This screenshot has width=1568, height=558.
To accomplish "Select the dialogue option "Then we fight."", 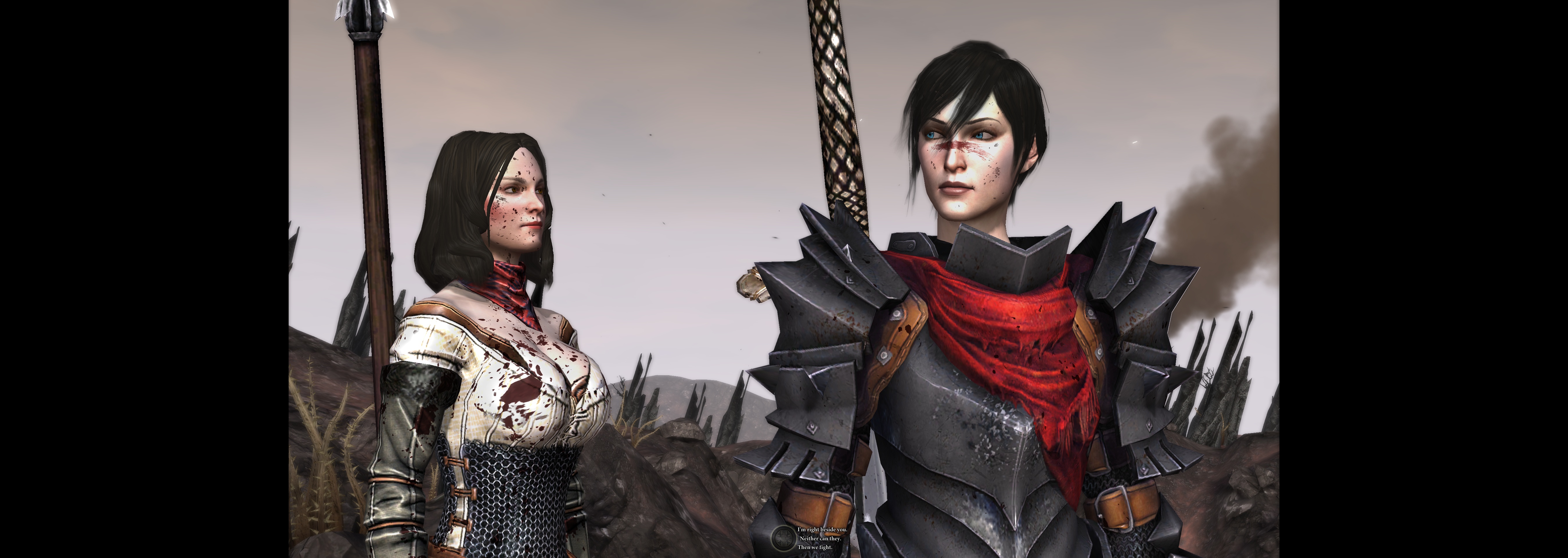I will [816, 548].
